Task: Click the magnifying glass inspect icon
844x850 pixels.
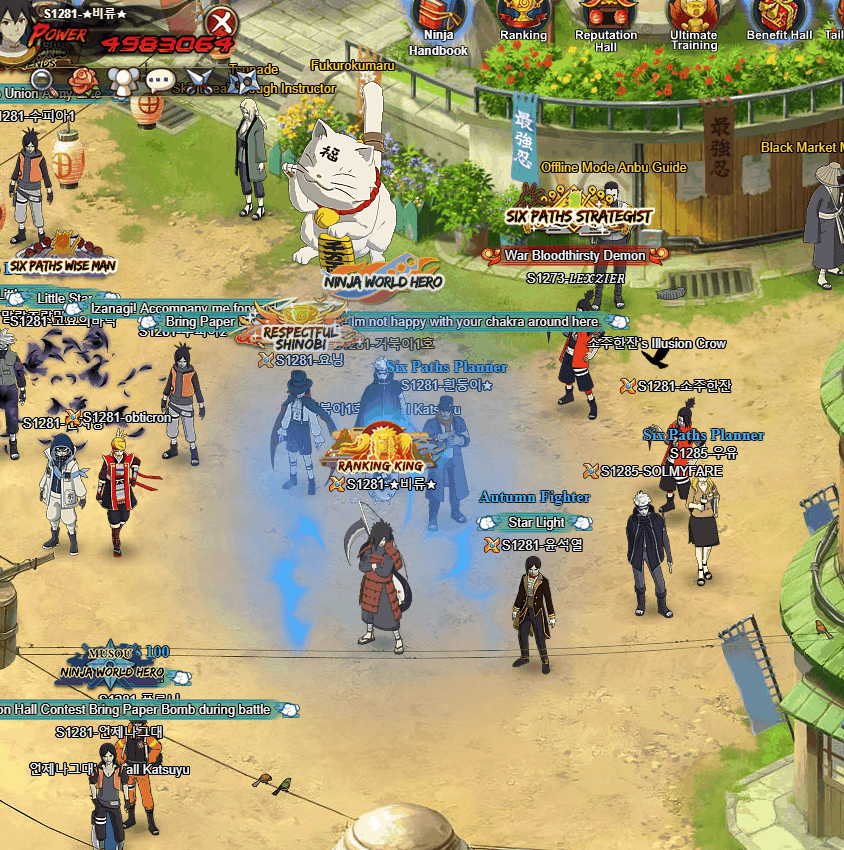Action: point(43,79)
